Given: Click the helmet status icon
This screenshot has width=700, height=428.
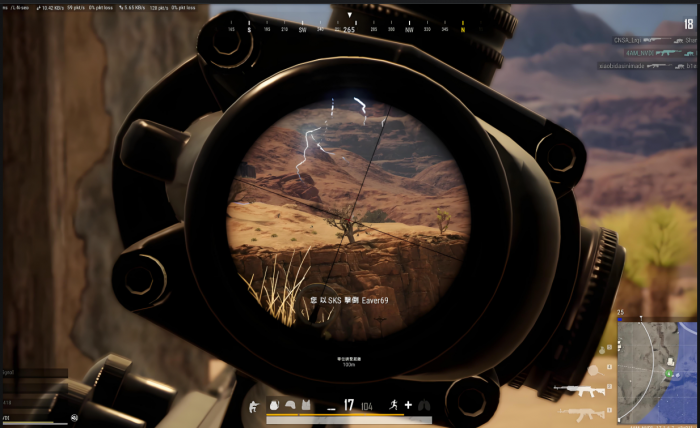Looking at the screenshot, I should [x=290, y=404].
